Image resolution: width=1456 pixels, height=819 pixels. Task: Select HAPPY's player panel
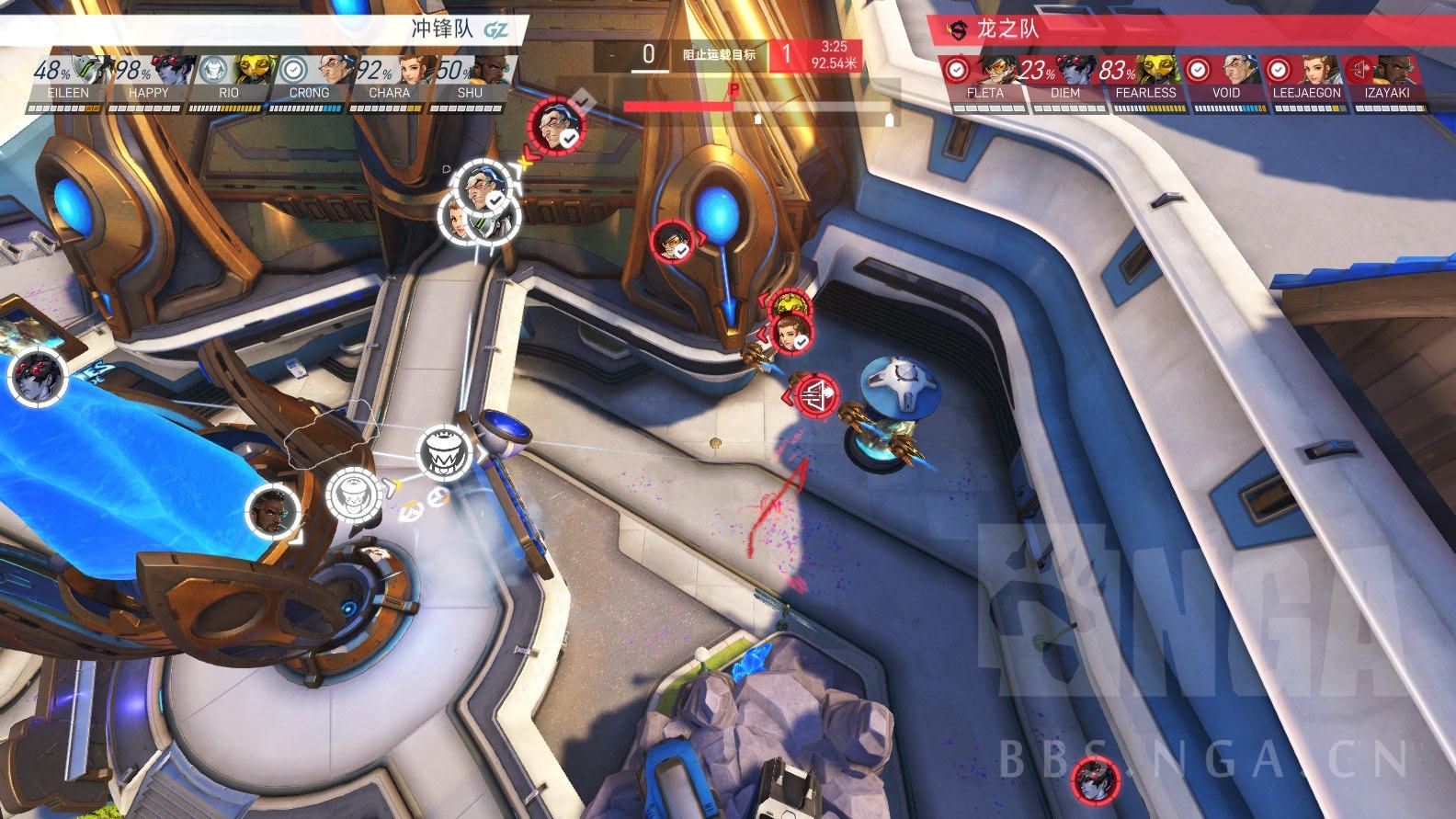click(x=148, y=81)
